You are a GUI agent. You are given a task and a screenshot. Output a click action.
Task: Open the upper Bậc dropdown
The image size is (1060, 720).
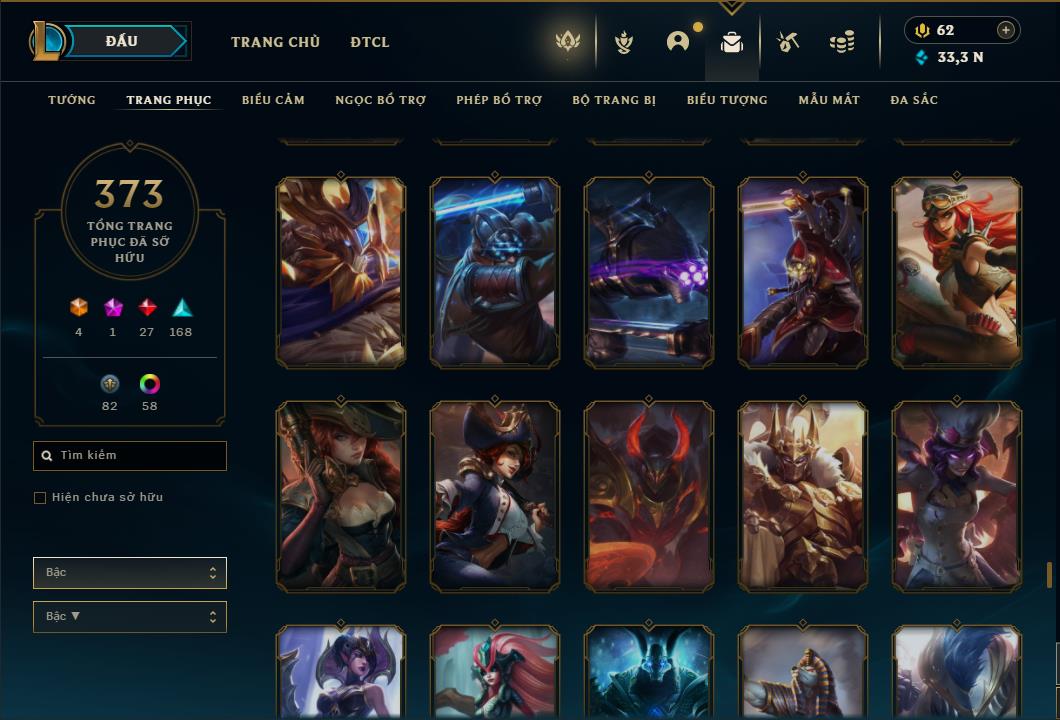click(130, 573)
